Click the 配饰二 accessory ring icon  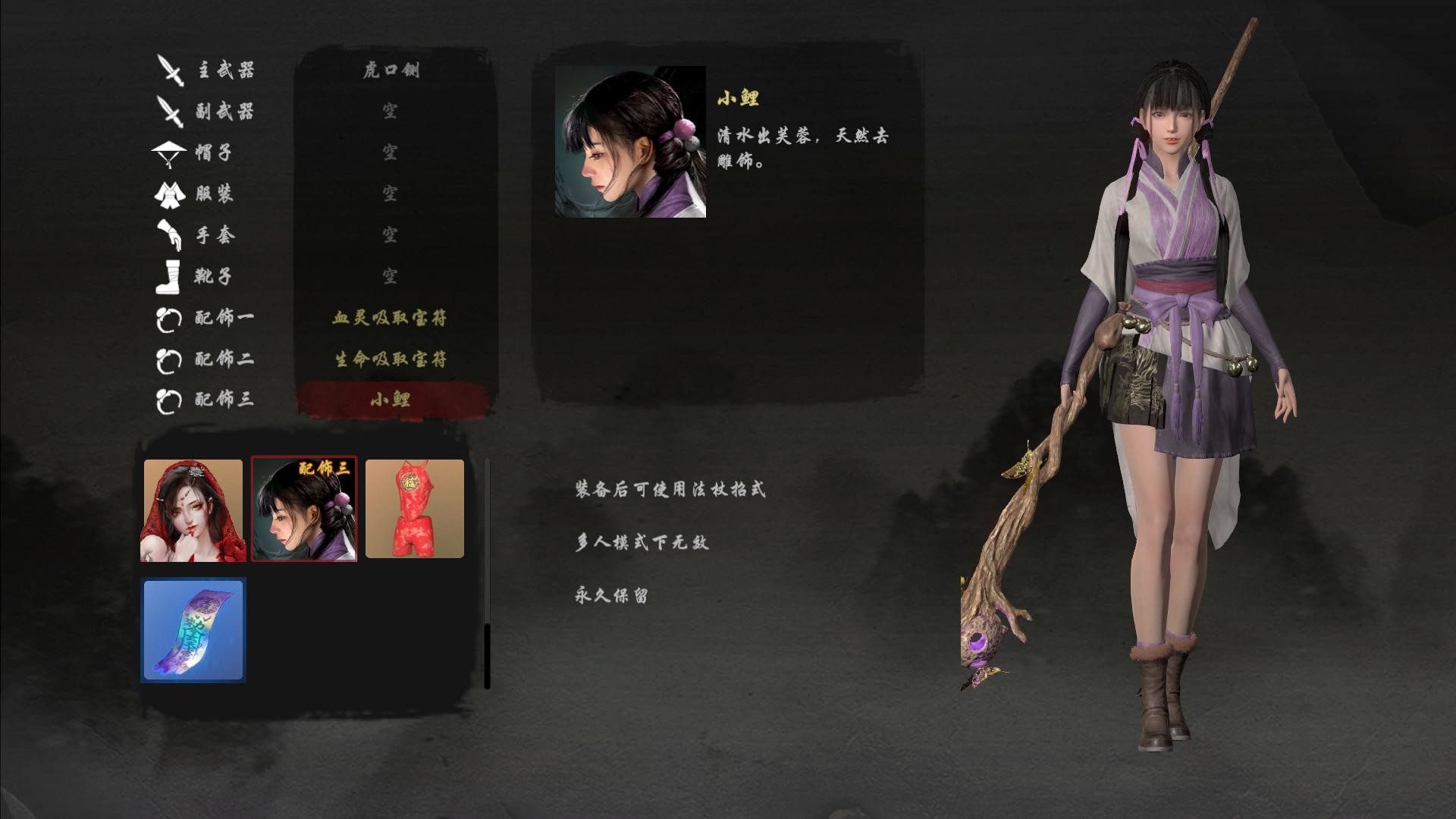click(x=168, y=360)
